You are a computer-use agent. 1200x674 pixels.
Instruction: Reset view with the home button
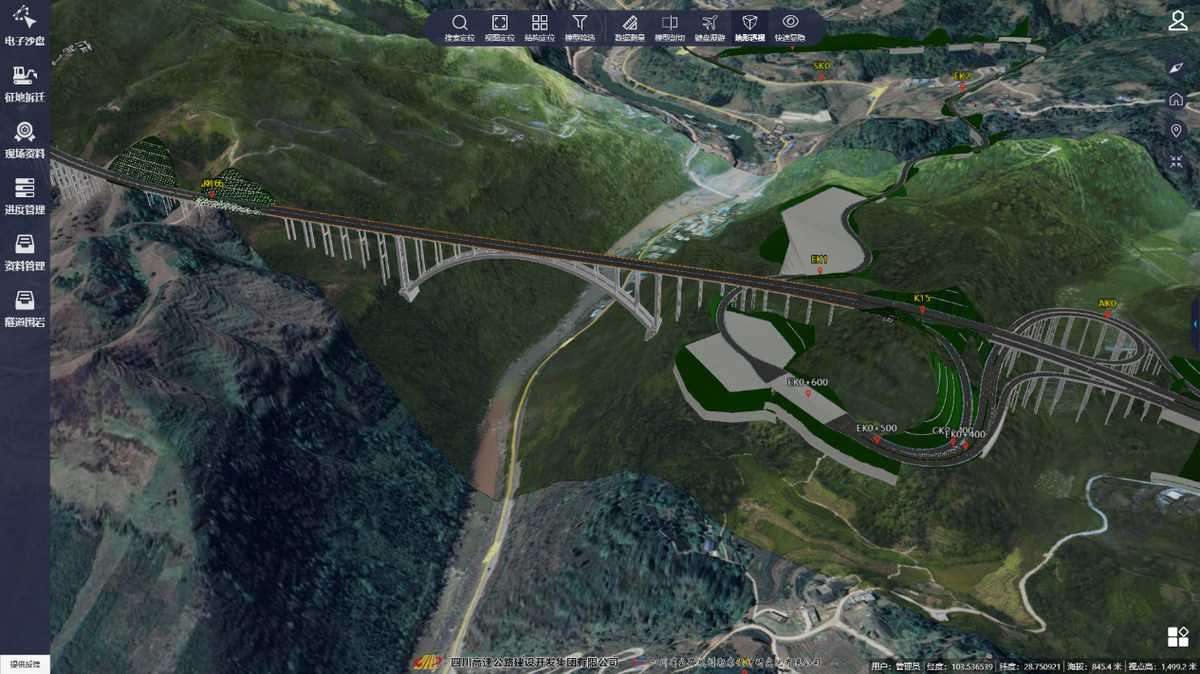pos(1176,99)
